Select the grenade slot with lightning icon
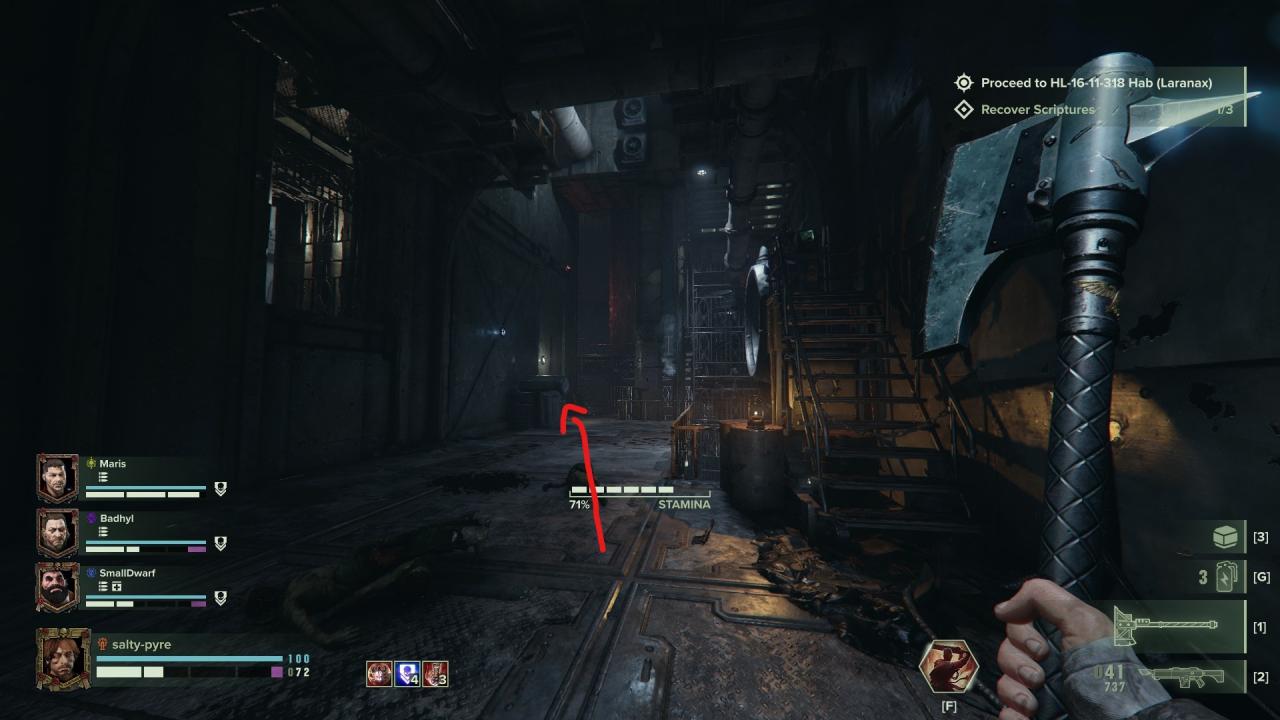 1228,579
